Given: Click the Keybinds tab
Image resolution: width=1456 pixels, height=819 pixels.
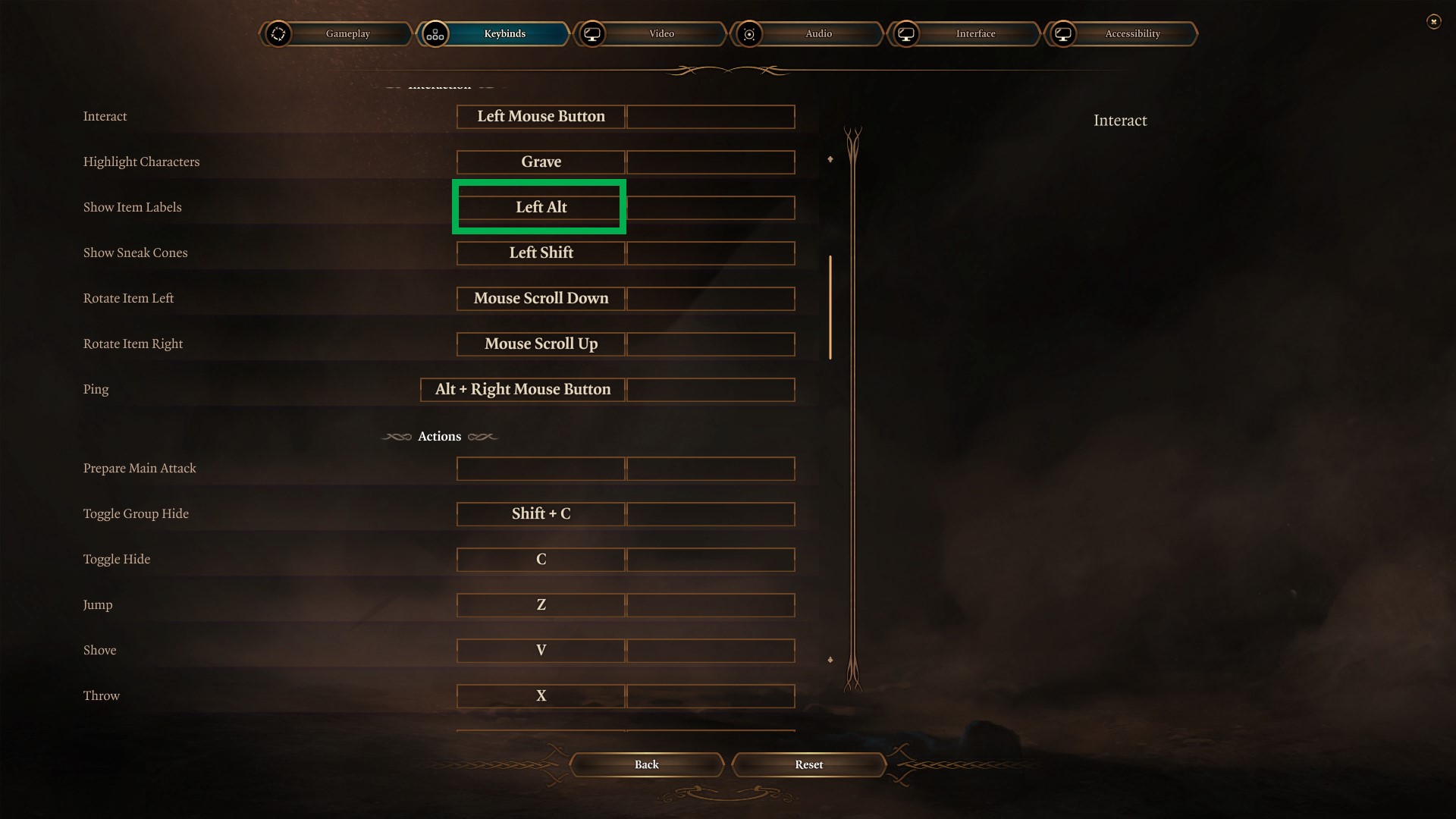Looking at the screenshot, I should pyautogui.click(x=504, y=34).
